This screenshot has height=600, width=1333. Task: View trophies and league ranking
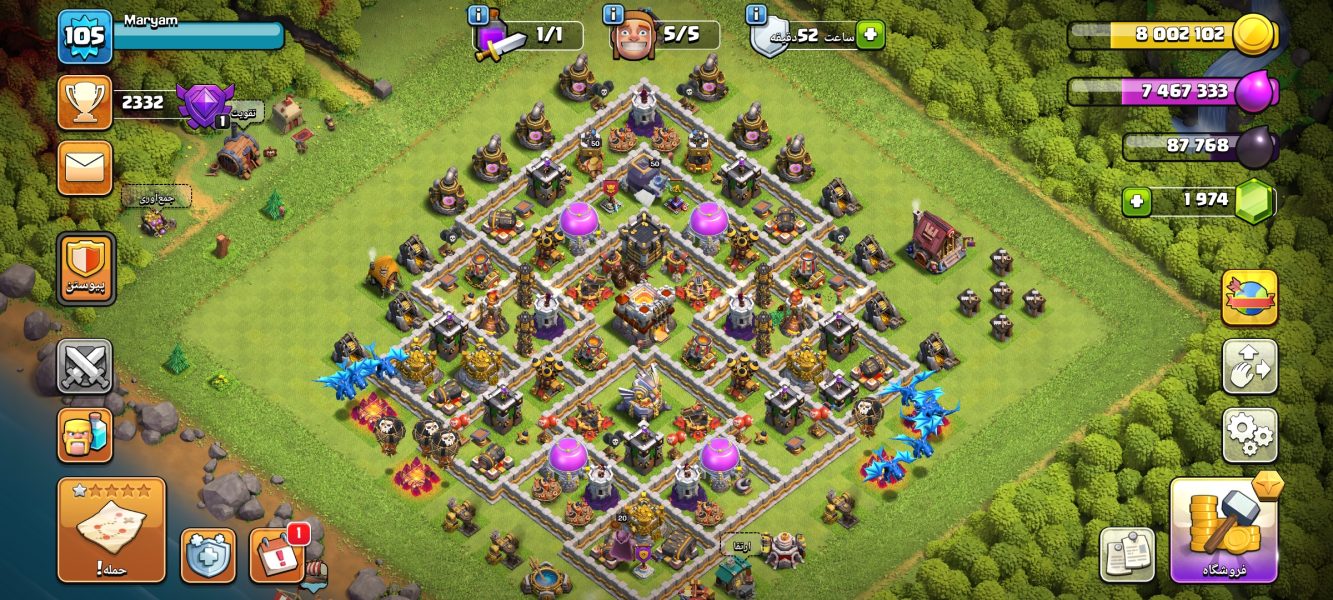point(85,102)
